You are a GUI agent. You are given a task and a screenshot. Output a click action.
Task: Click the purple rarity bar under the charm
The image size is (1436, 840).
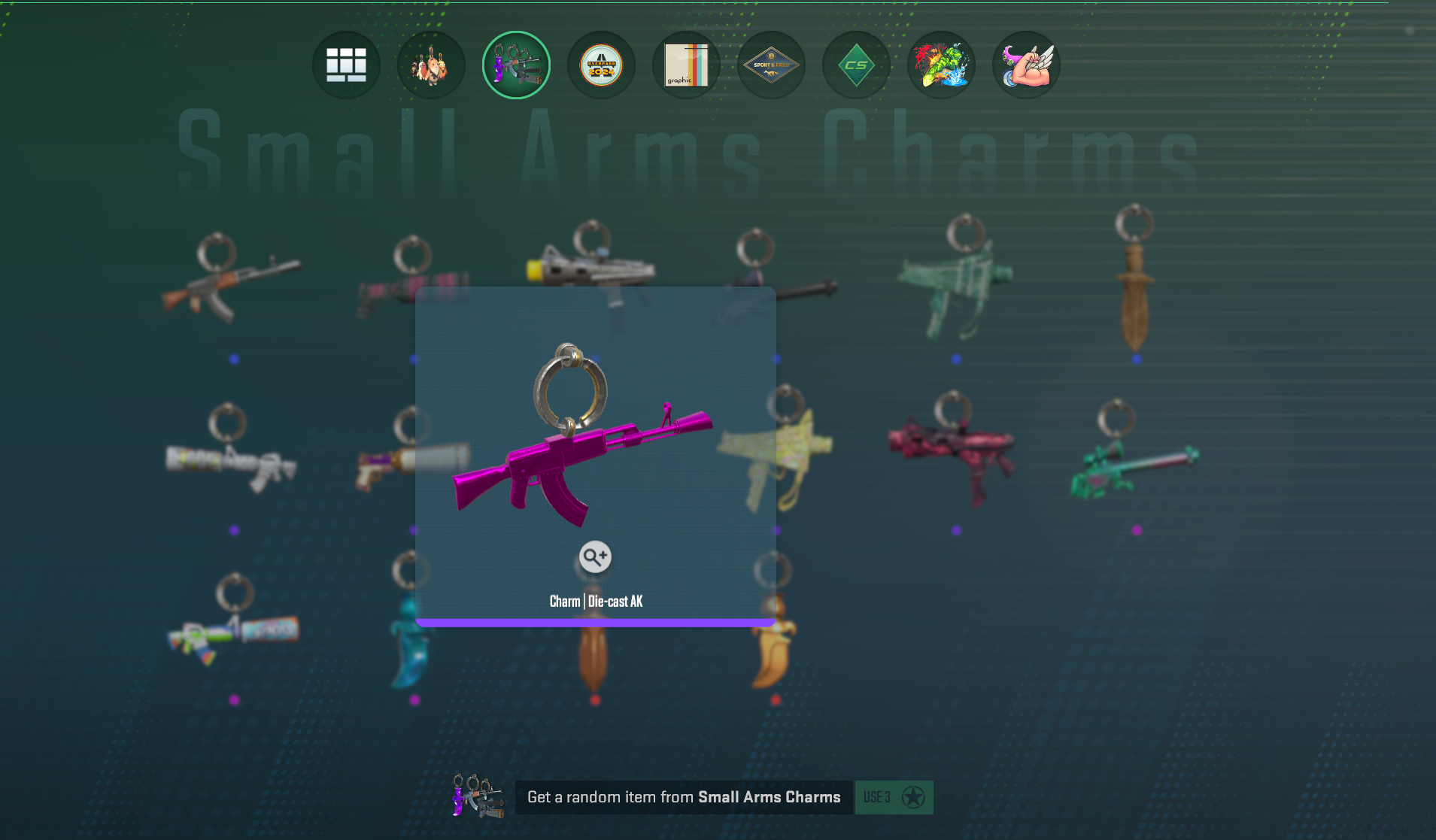(x=594, y=622)
